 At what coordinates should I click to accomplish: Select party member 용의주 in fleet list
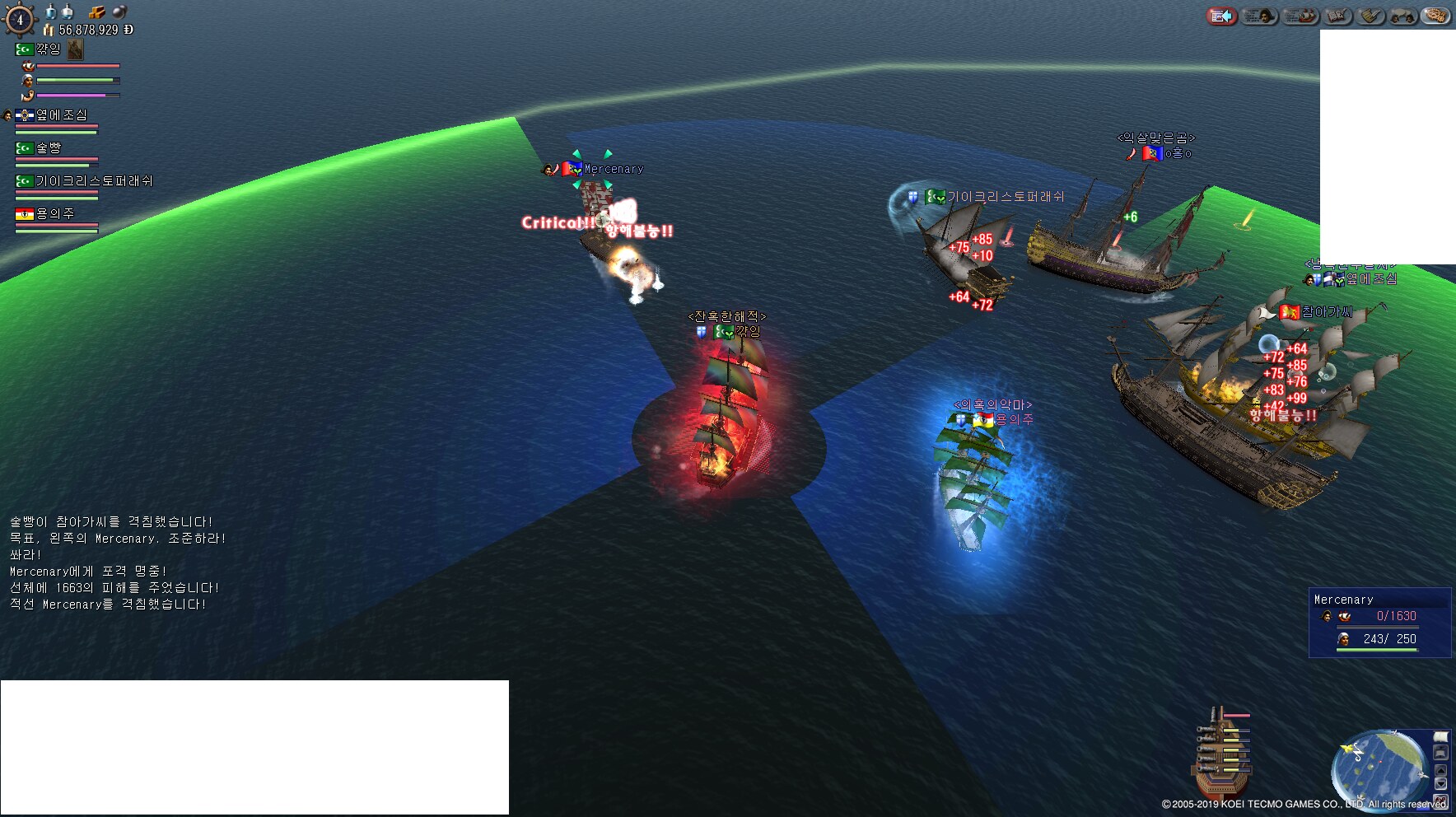(54, 214)
